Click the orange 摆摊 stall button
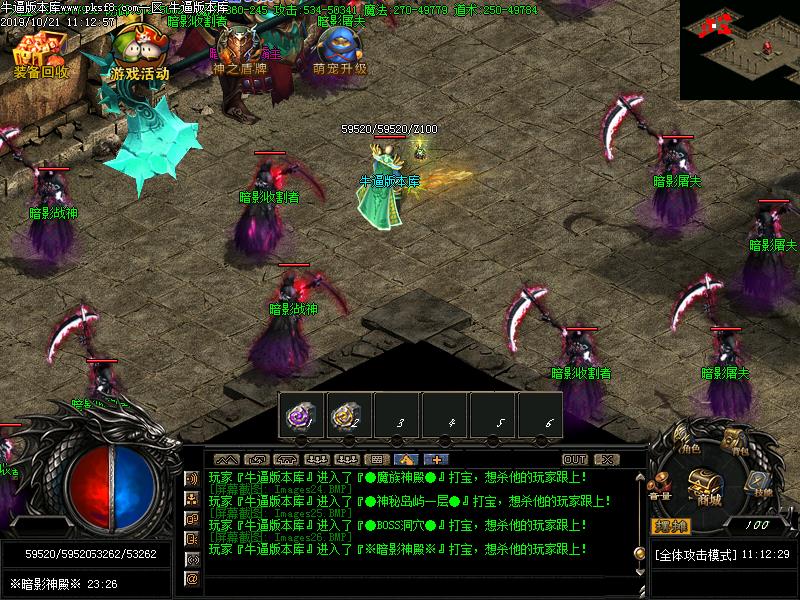The image size is (800, 600). (x=669, y=525)
